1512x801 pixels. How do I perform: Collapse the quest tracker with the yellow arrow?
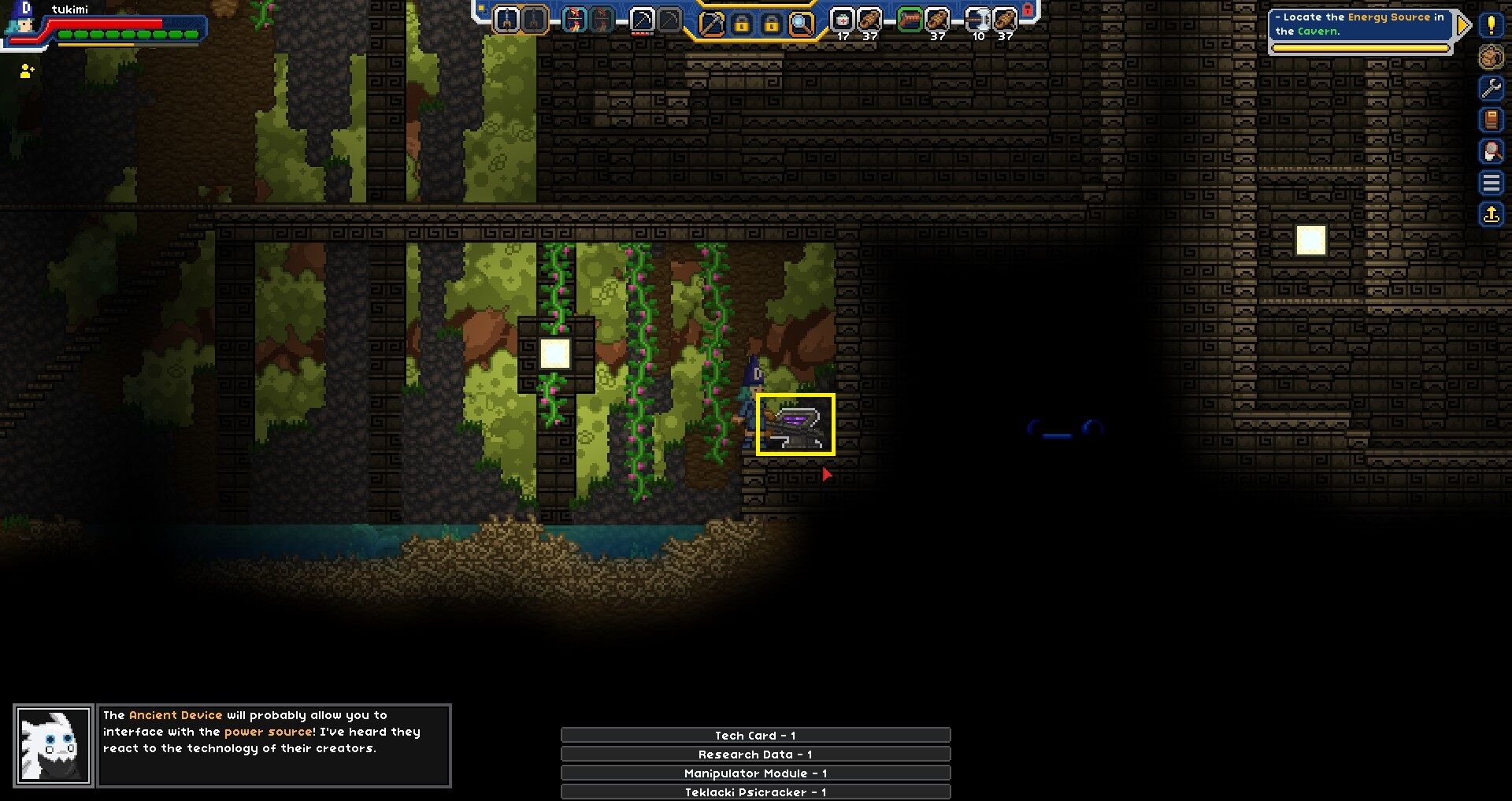click(x=1464, y=24)
